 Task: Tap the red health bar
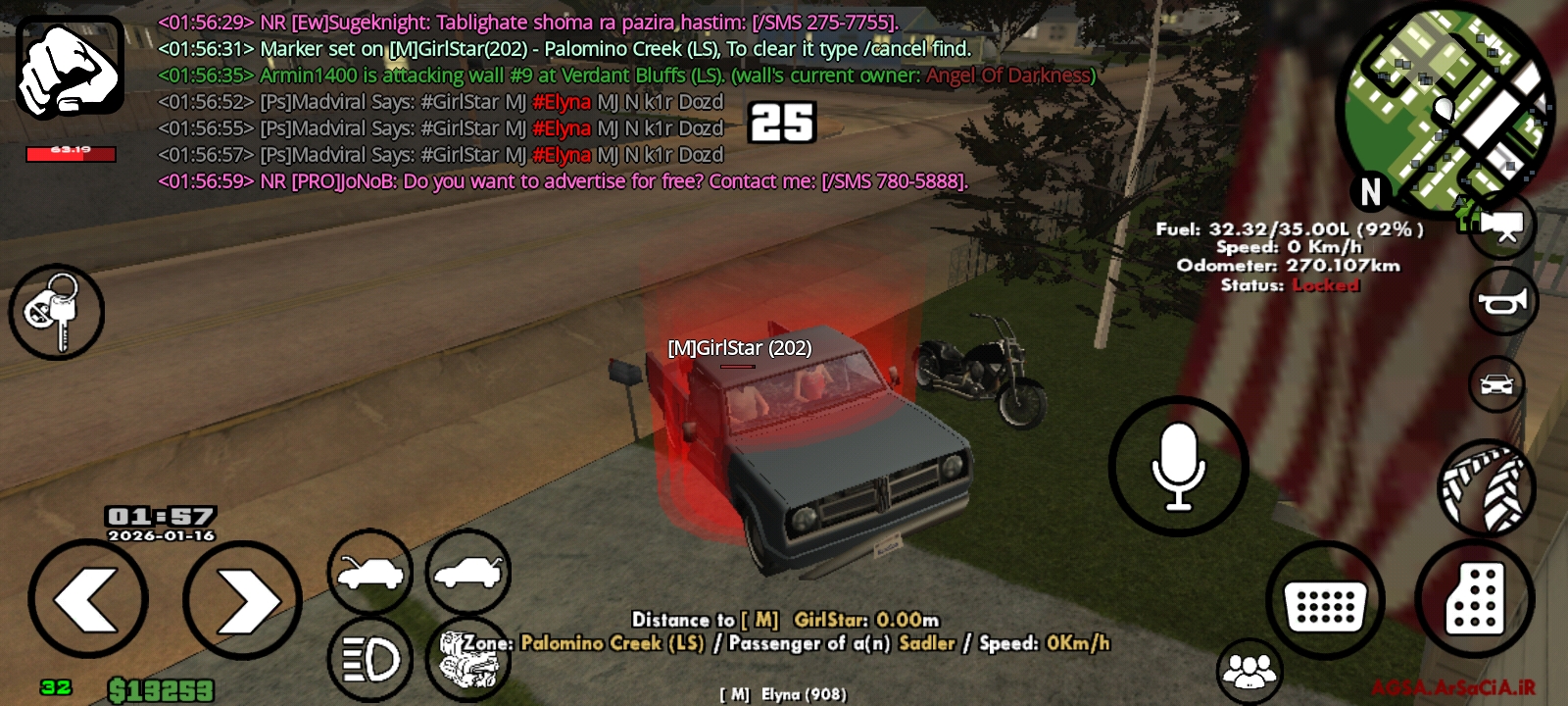click(x=71, y=152)
